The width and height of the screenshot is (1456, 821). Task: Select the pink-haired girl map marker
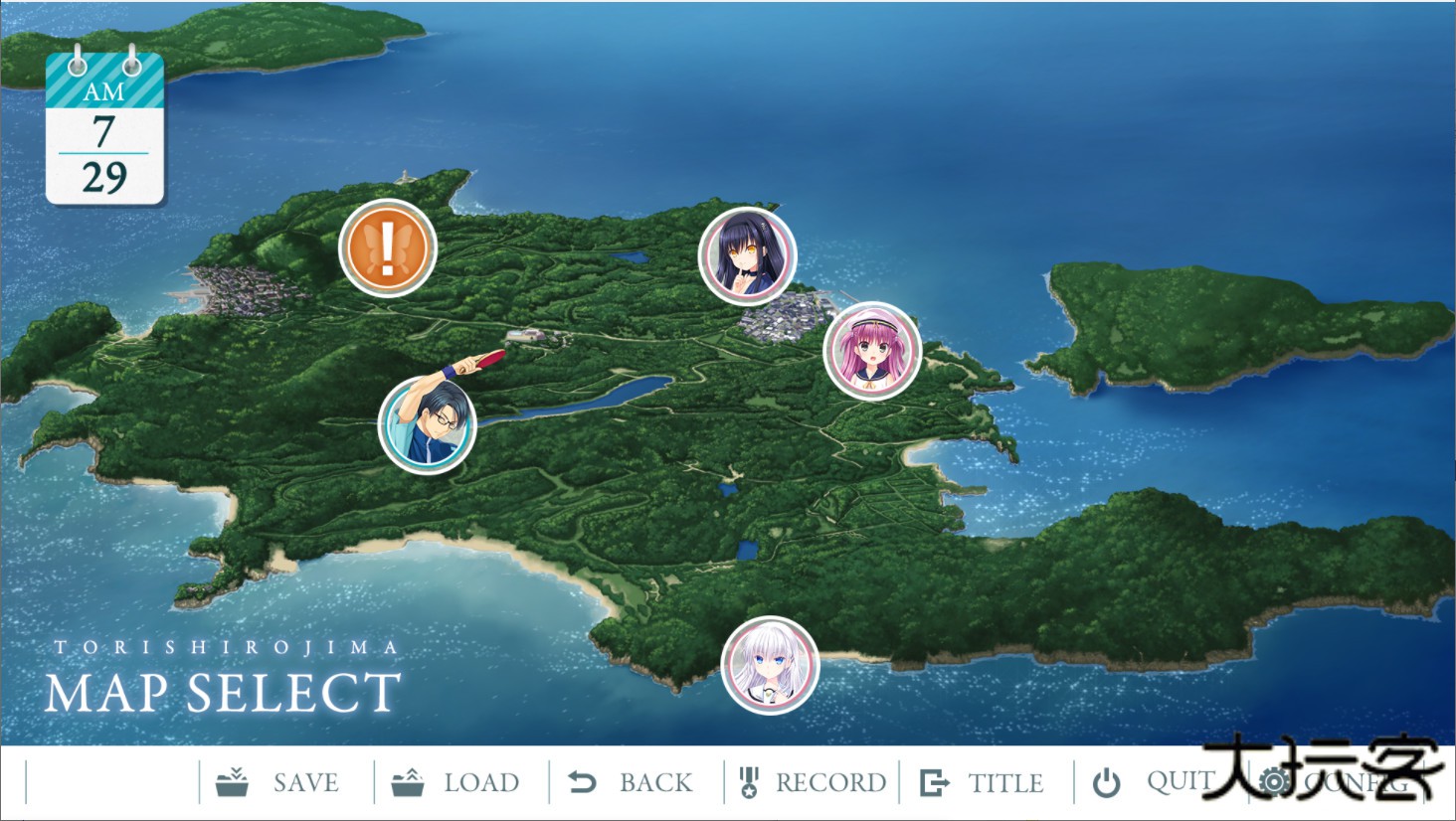tap(872, 351)
